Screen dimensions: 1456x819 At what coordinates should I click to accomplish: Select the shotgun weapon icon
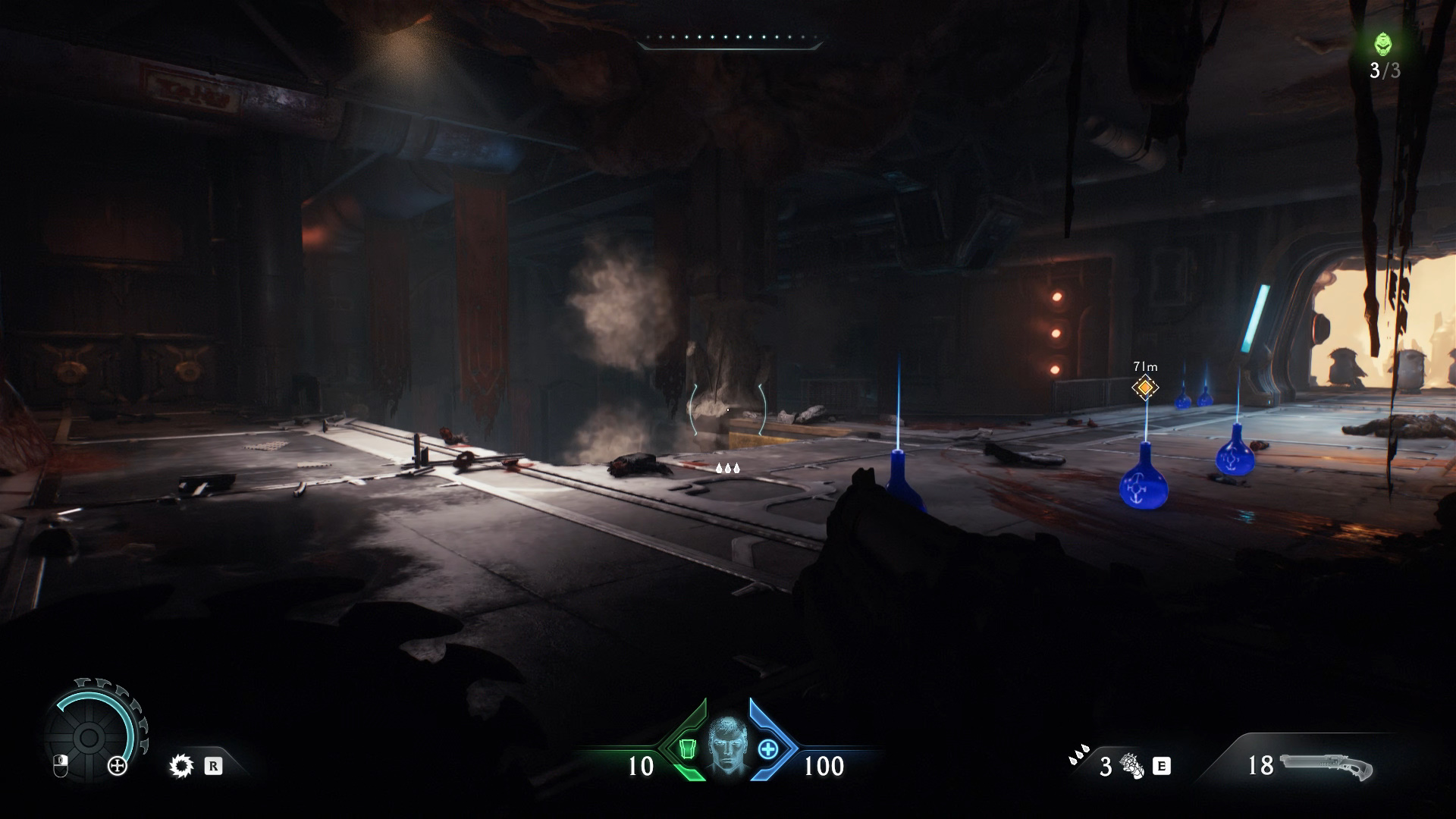coord(1326,765)
